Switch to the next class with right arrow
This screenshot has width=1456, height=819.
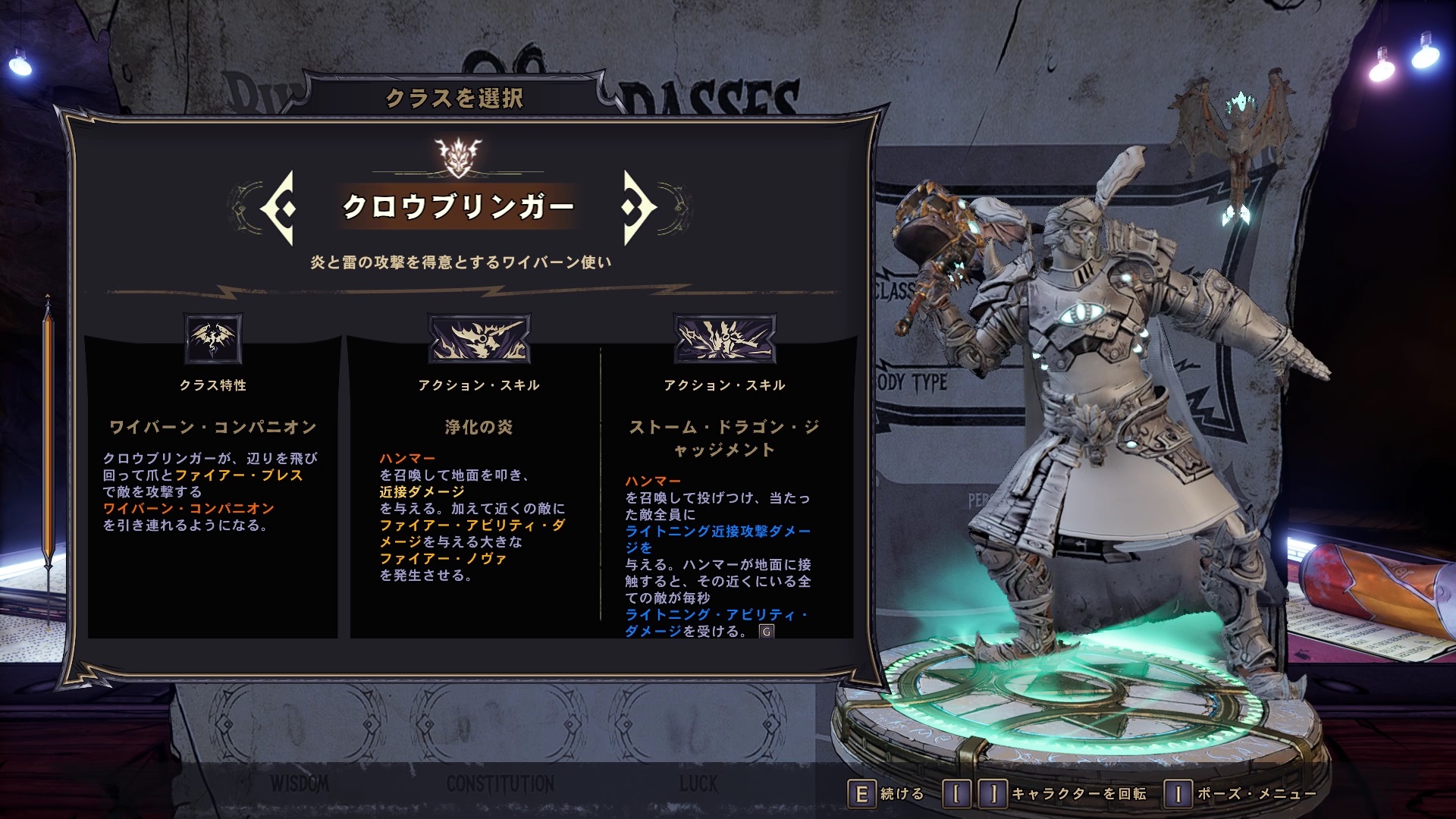pos(637,207)
